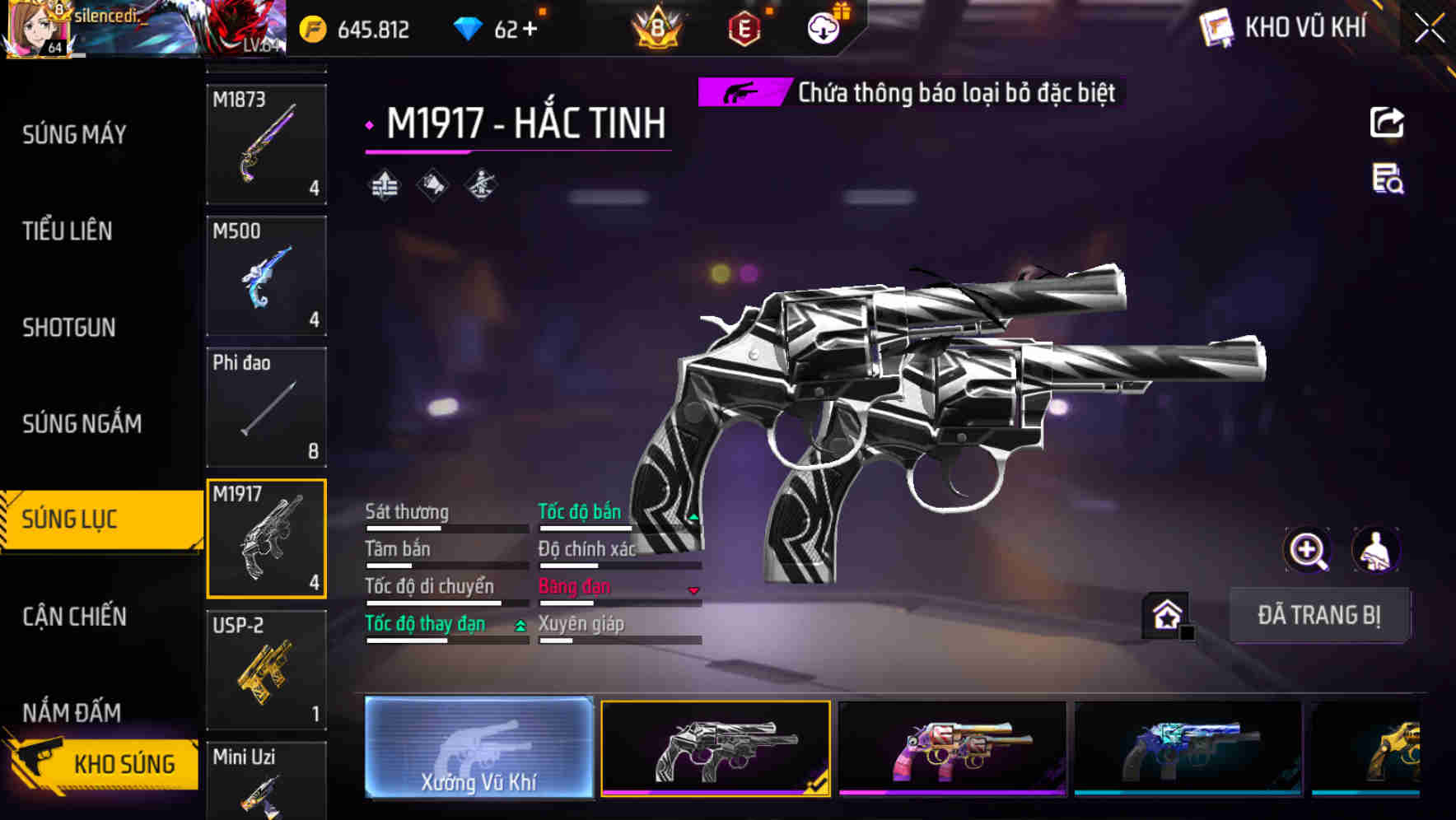Click the Đã Trang Bị button
Viewport: 1456px width, 820px height.
point(1318,615)
